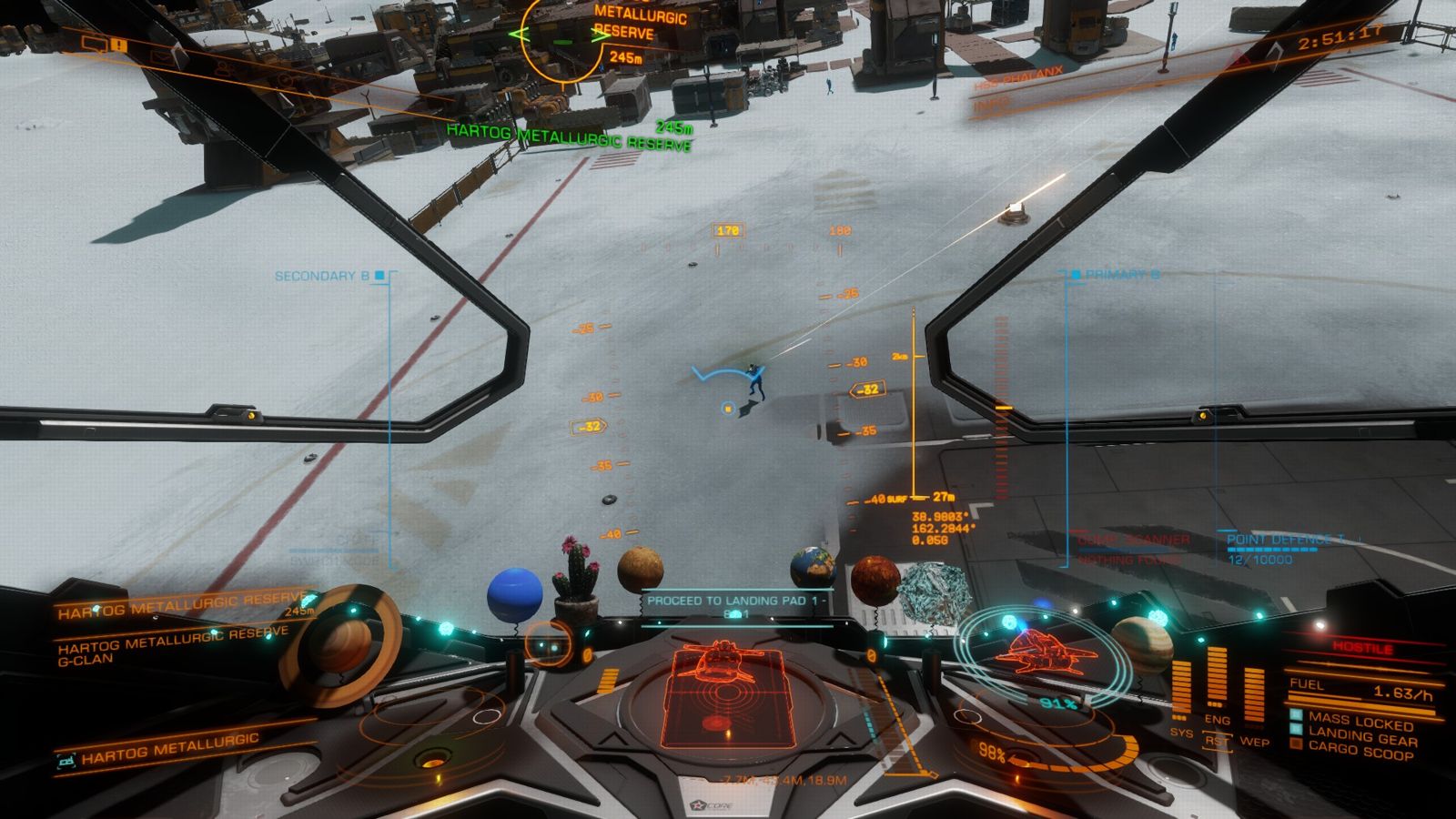Click the chat bubble comms icon
This screenshot has width=1456, height=819.
tap(94, 43)
